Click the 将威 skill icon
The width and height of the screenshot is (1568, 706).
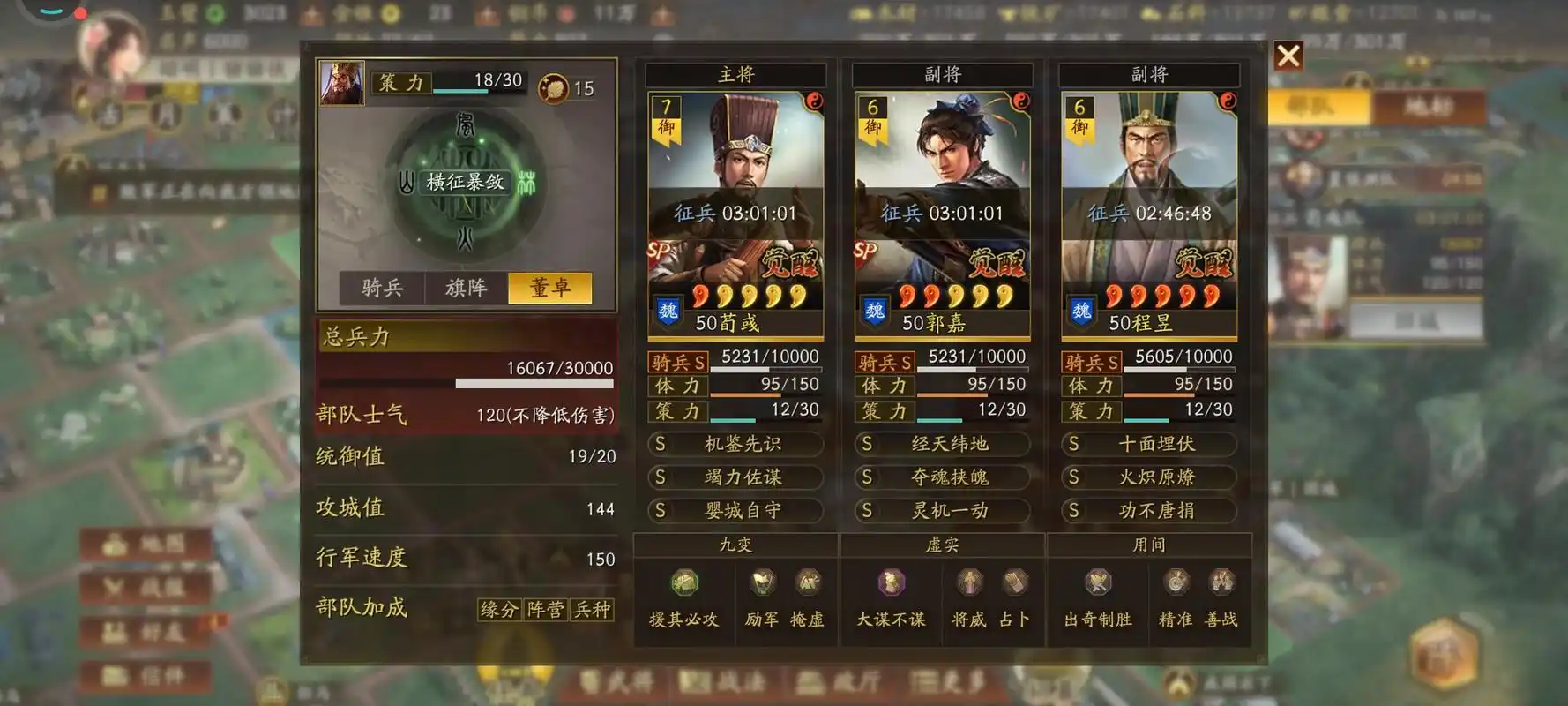click(x=970, y=584)
